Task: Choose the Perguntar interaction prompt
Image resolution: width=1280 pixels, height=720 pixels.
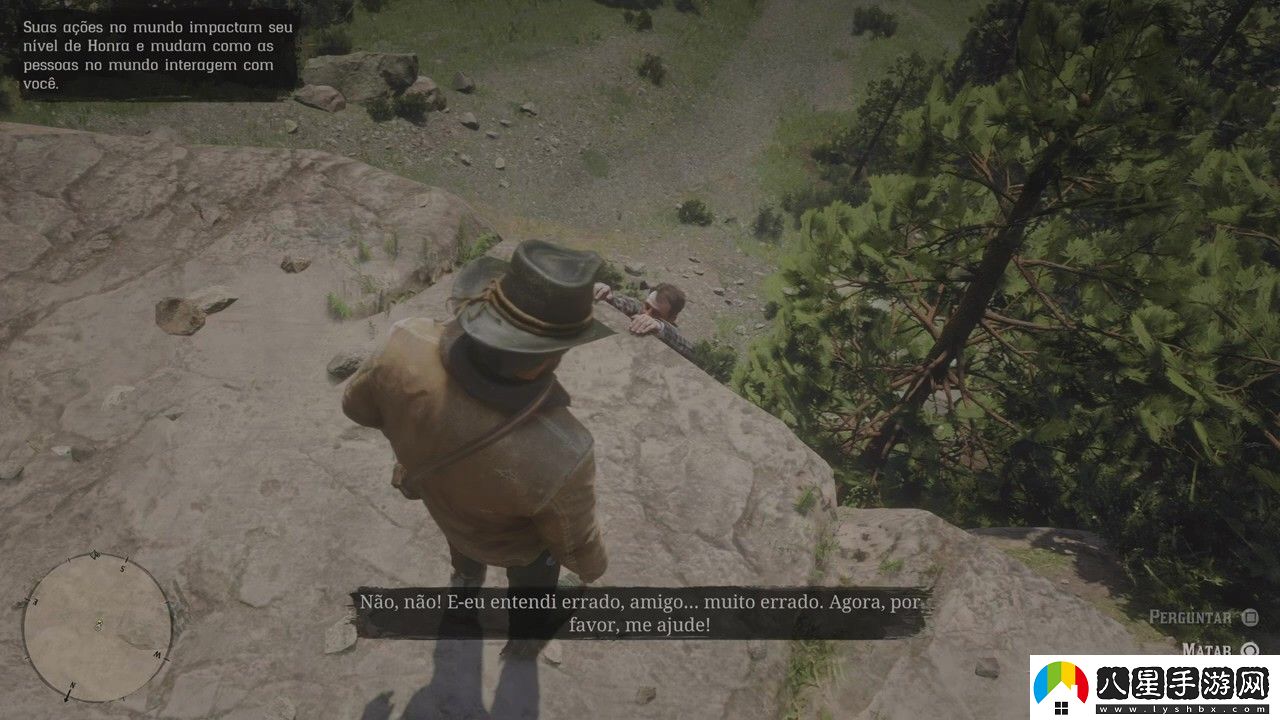Action: click(1192, 617)
